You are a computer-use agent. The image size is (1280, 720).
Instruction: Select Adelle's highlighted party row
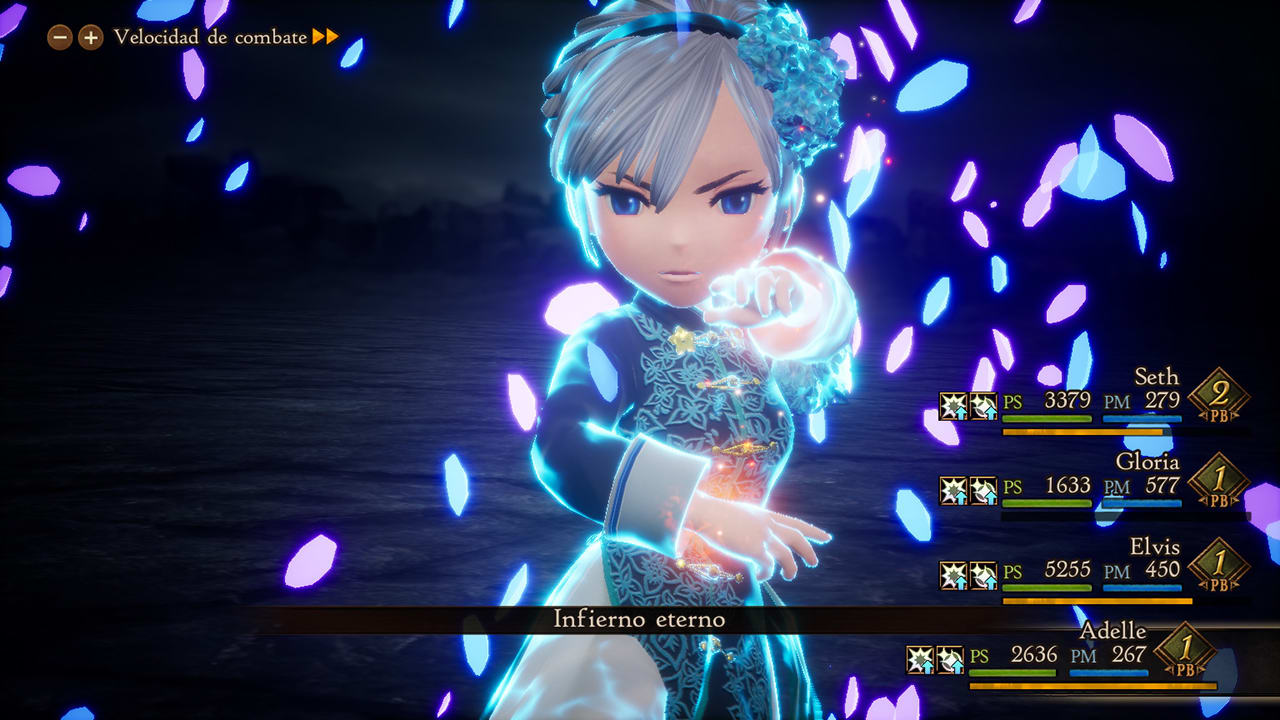coord(1112,631)
